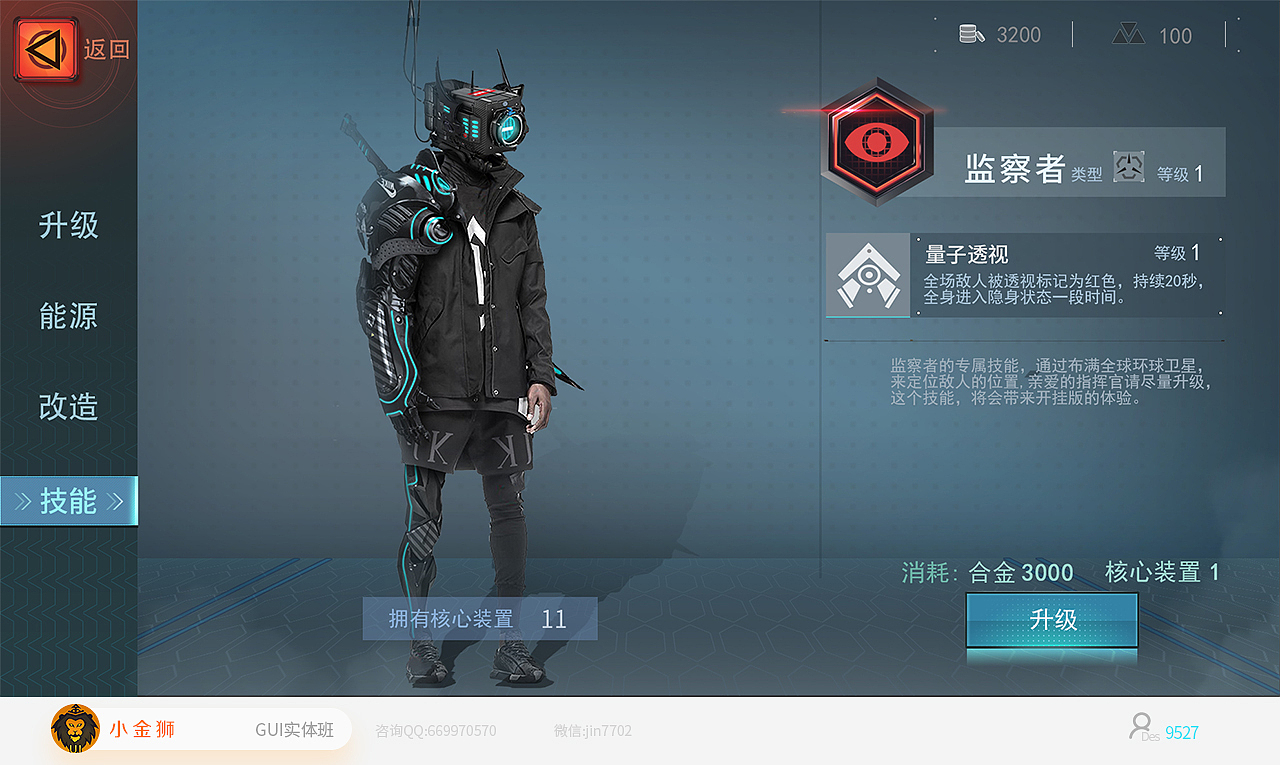1280x765 pixels.
Task: Click the class type icon beside 类型
Action: [1128, 167]
